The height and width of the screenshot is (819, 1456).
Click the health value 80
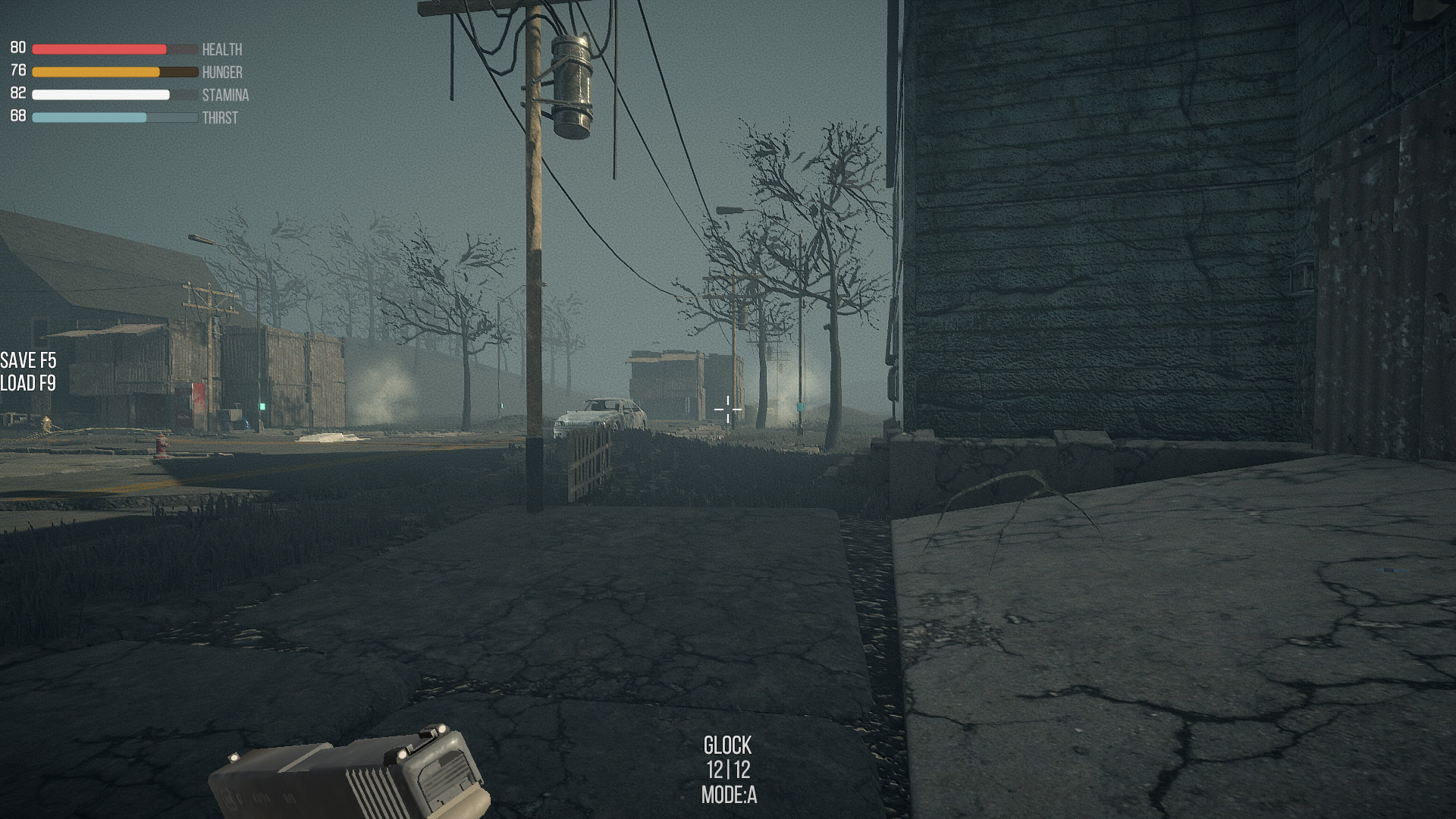[x=17, y=48]
